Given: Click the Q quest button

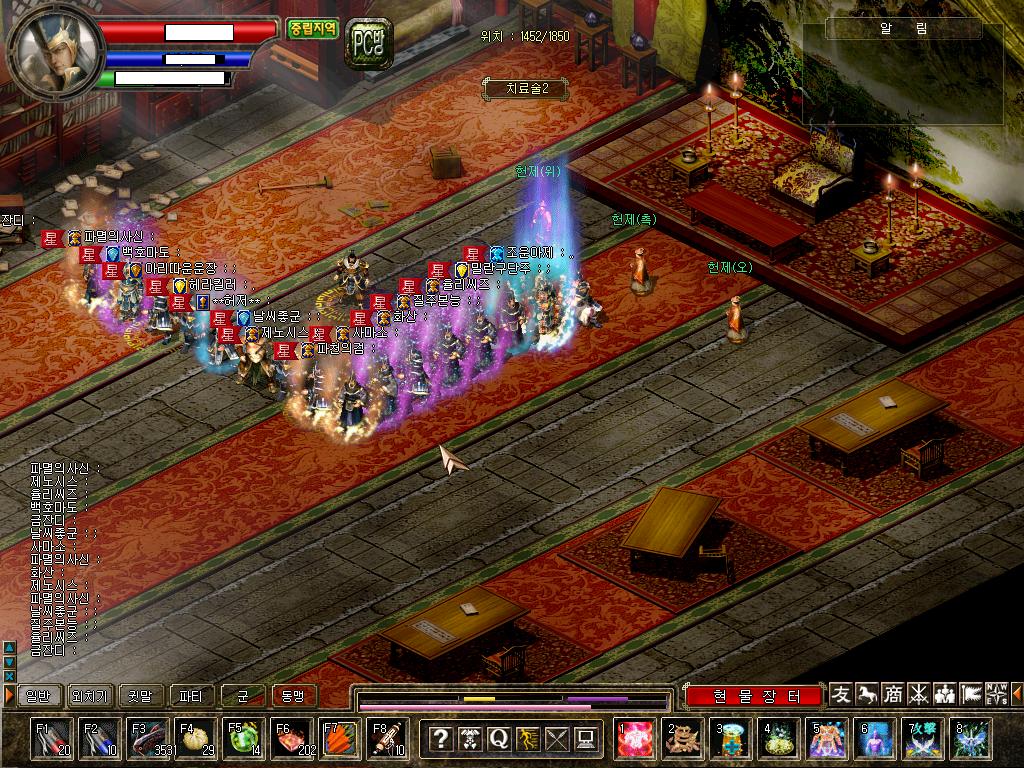Looking at the screenshot, I should (498, 739).
